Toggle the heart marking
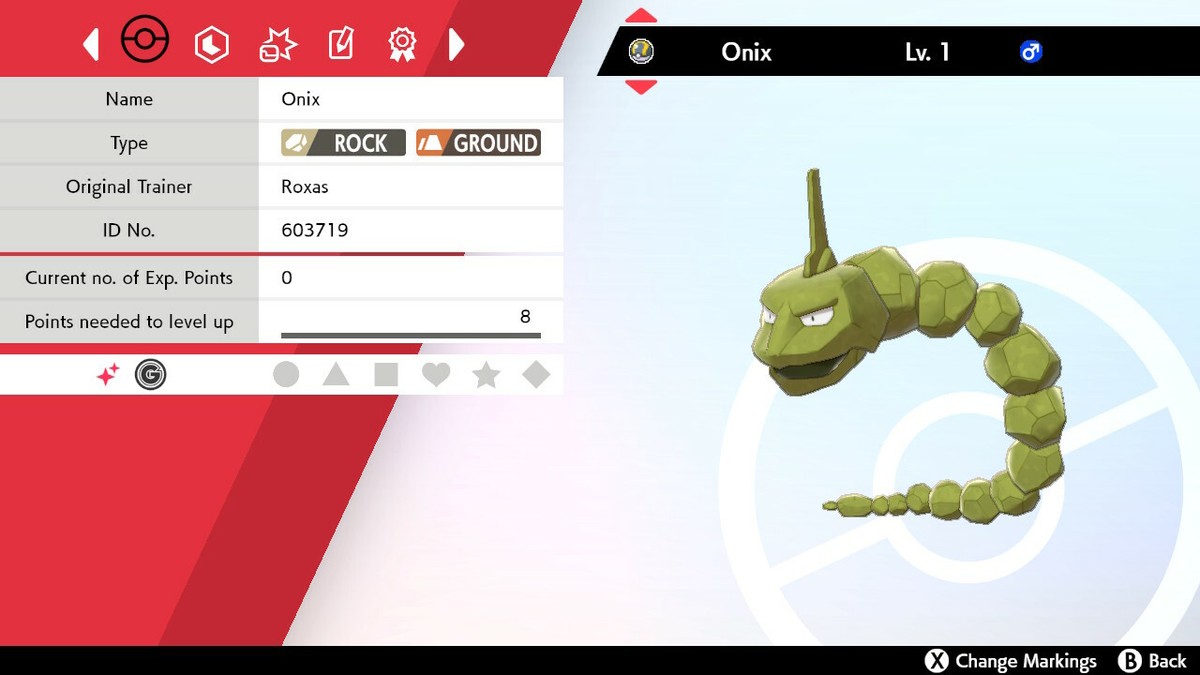Screen dimensions: 1200x675 pyautogui.click(x=436, y=375)
